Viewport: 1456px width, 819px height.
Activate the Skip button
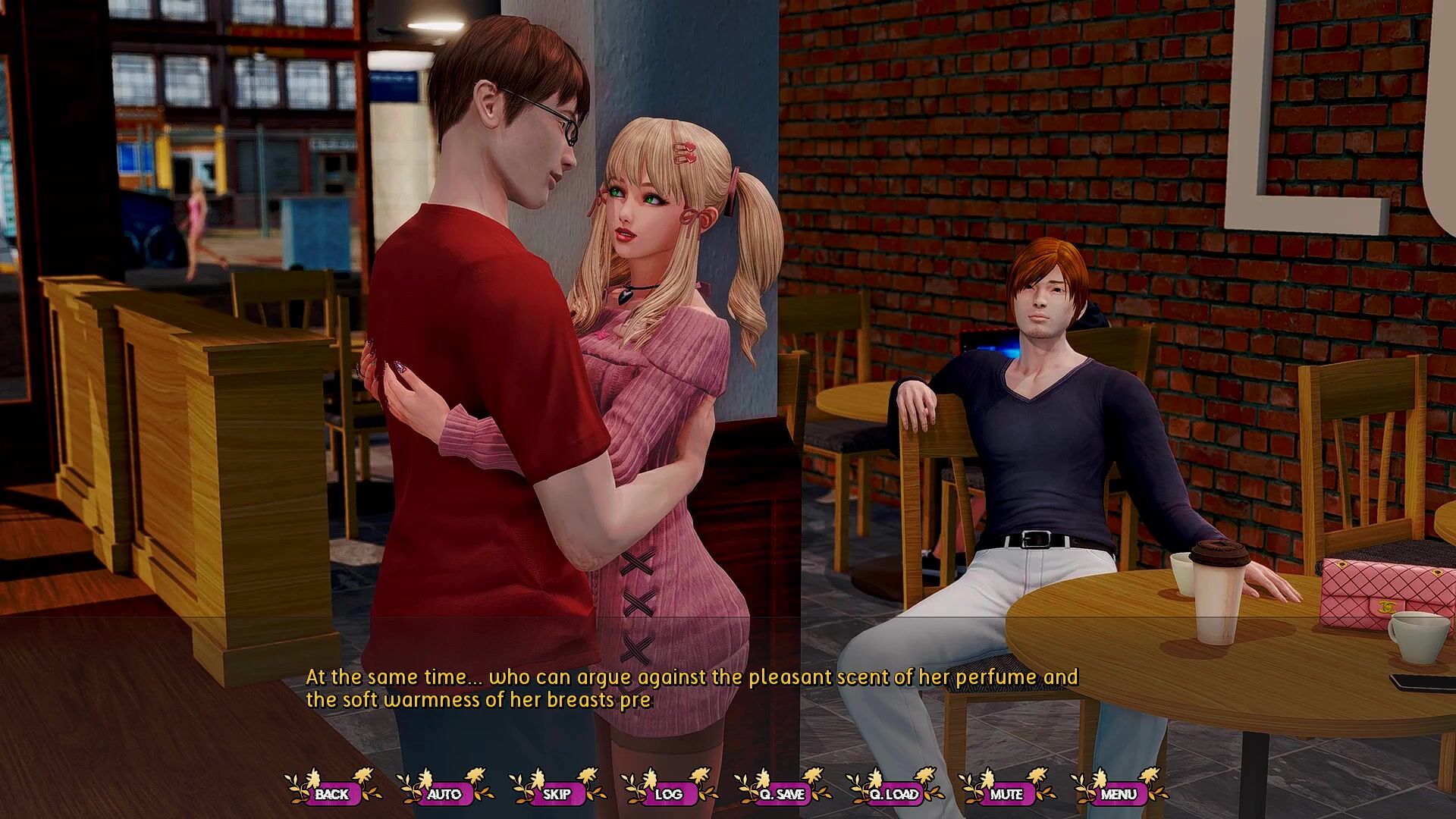(557, 794)
